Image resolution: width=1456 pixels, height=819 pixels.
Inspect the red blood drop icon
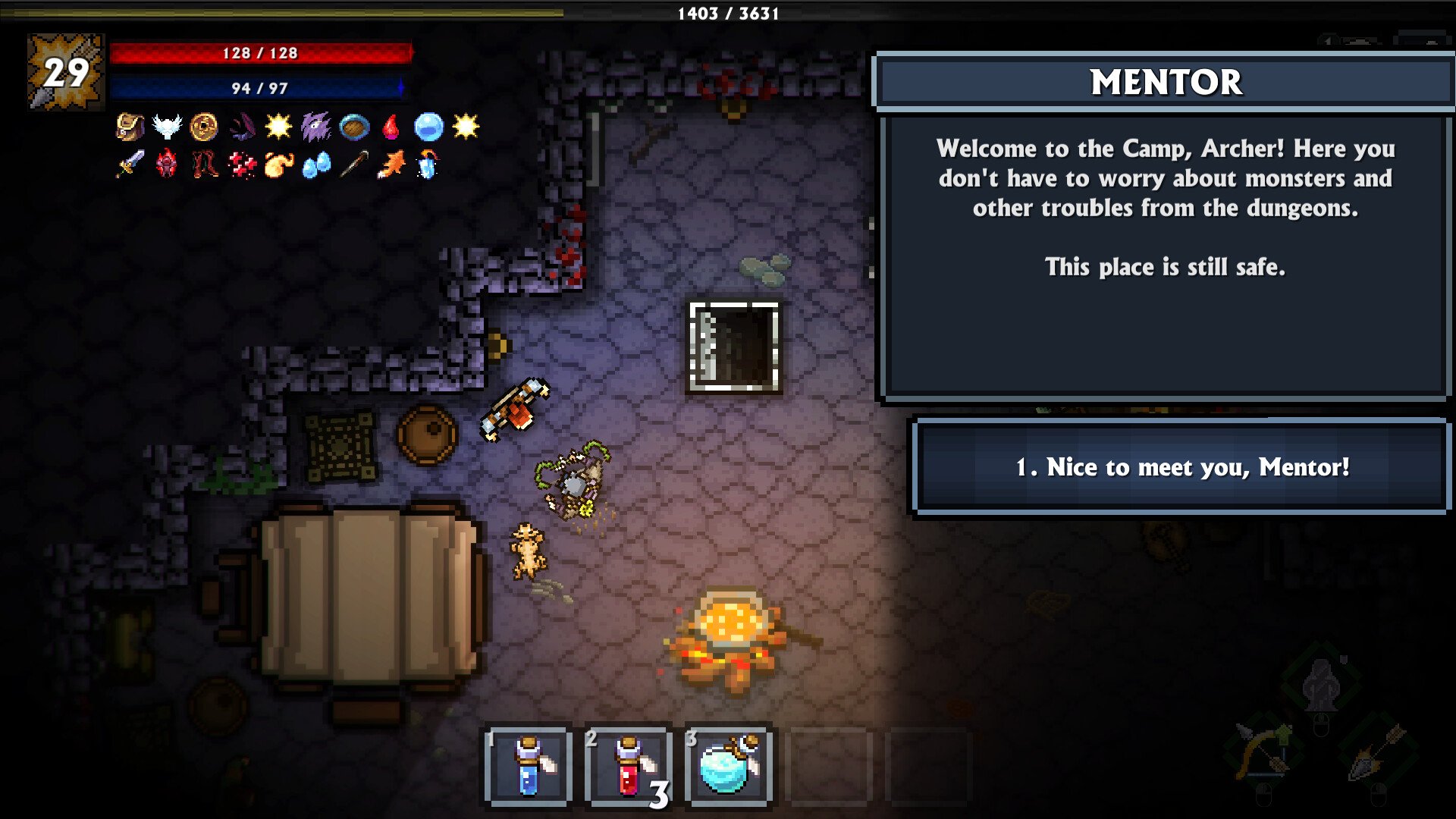391,127
